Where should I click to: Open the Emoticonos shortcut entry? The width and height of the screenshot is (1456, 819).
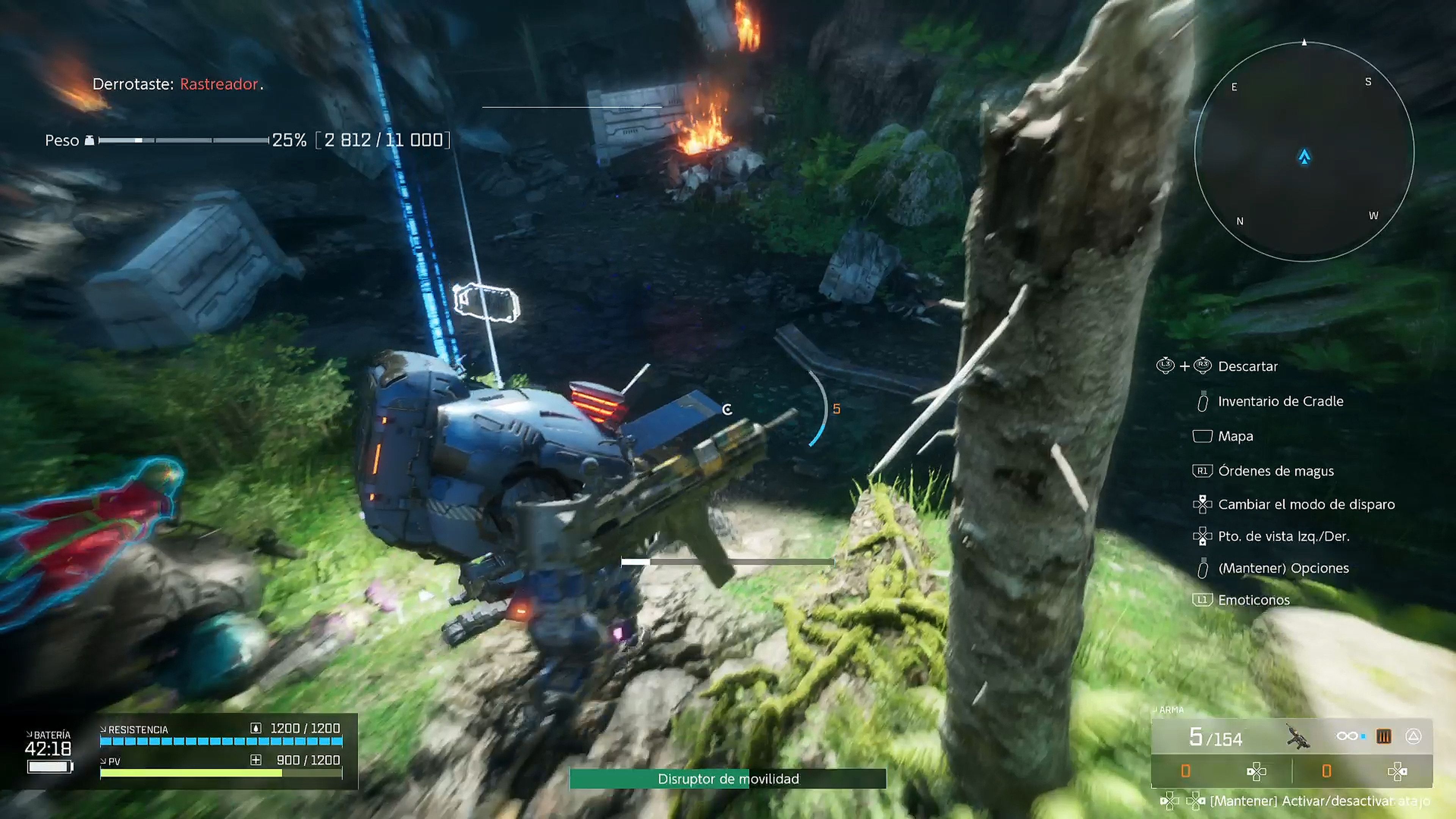pos(1254,600)
